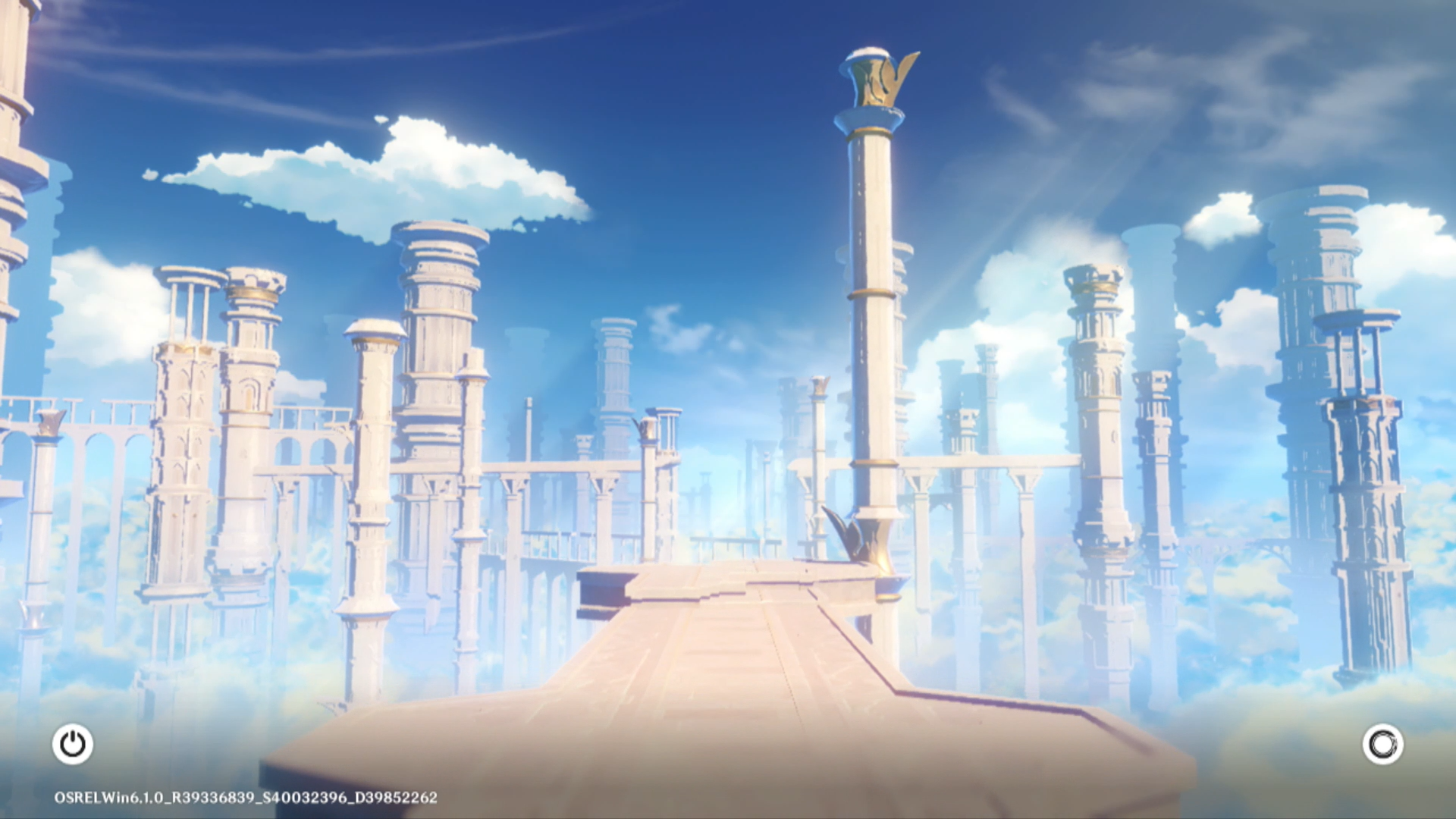Open the circular loading ring icon

coord(1382,744)
